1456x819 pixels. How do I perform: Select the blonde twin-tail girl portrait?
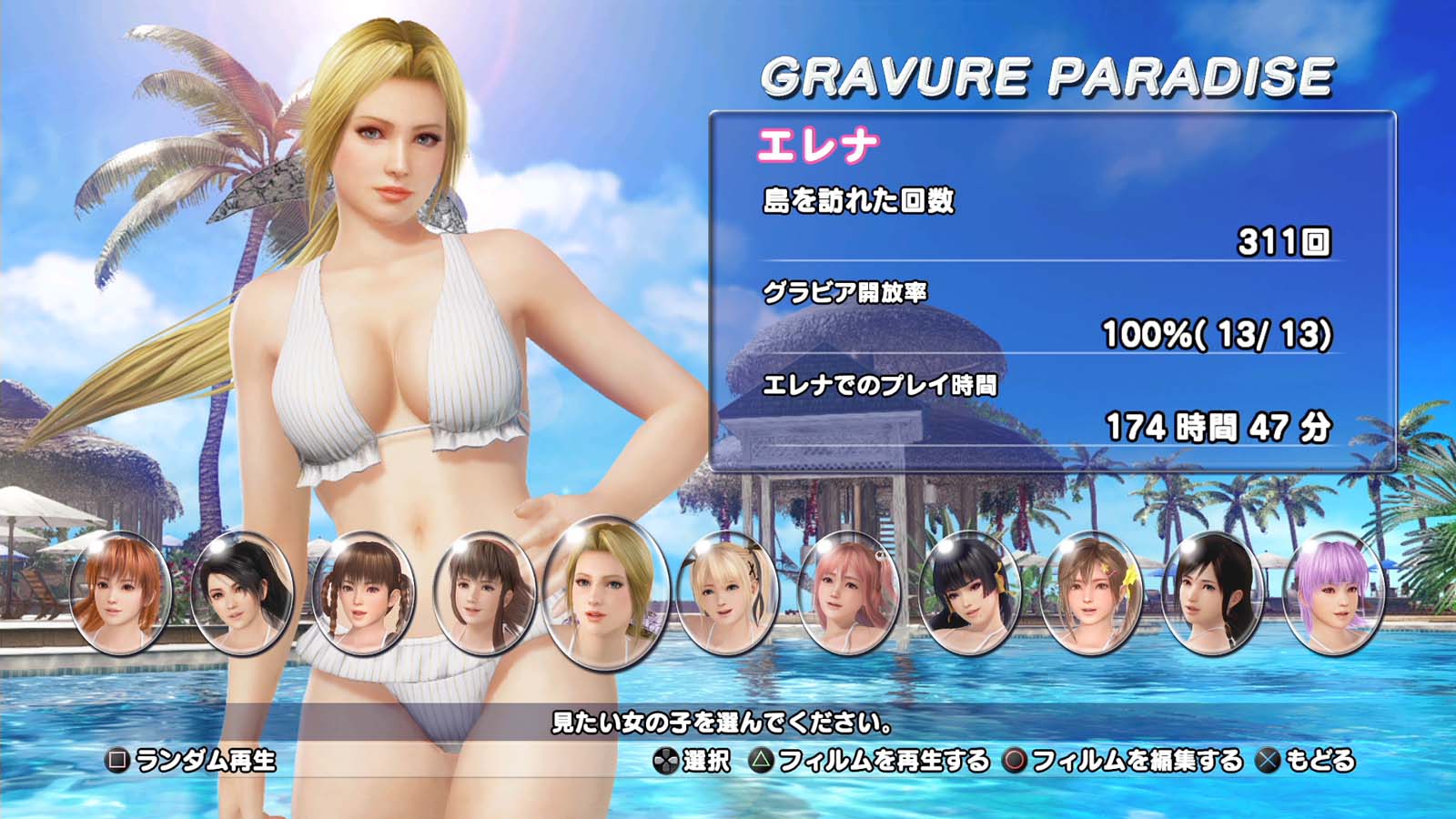(727, 592)
